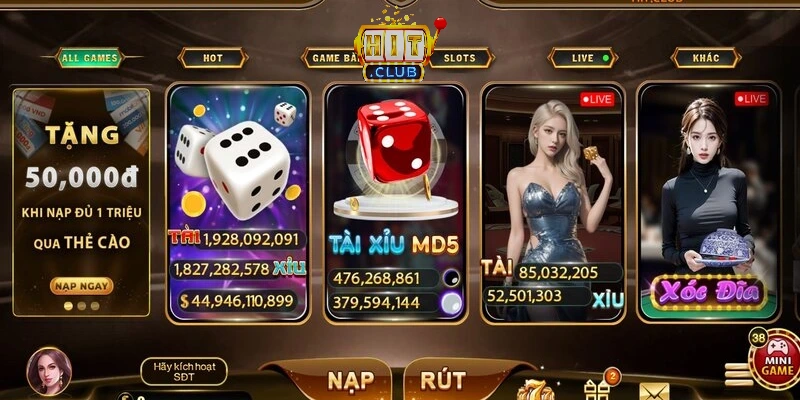This screenshot has height=400, width=800.
Task: Select the ALL GAMES category tab
Action: pyautogui.click(x=90, y=58)
